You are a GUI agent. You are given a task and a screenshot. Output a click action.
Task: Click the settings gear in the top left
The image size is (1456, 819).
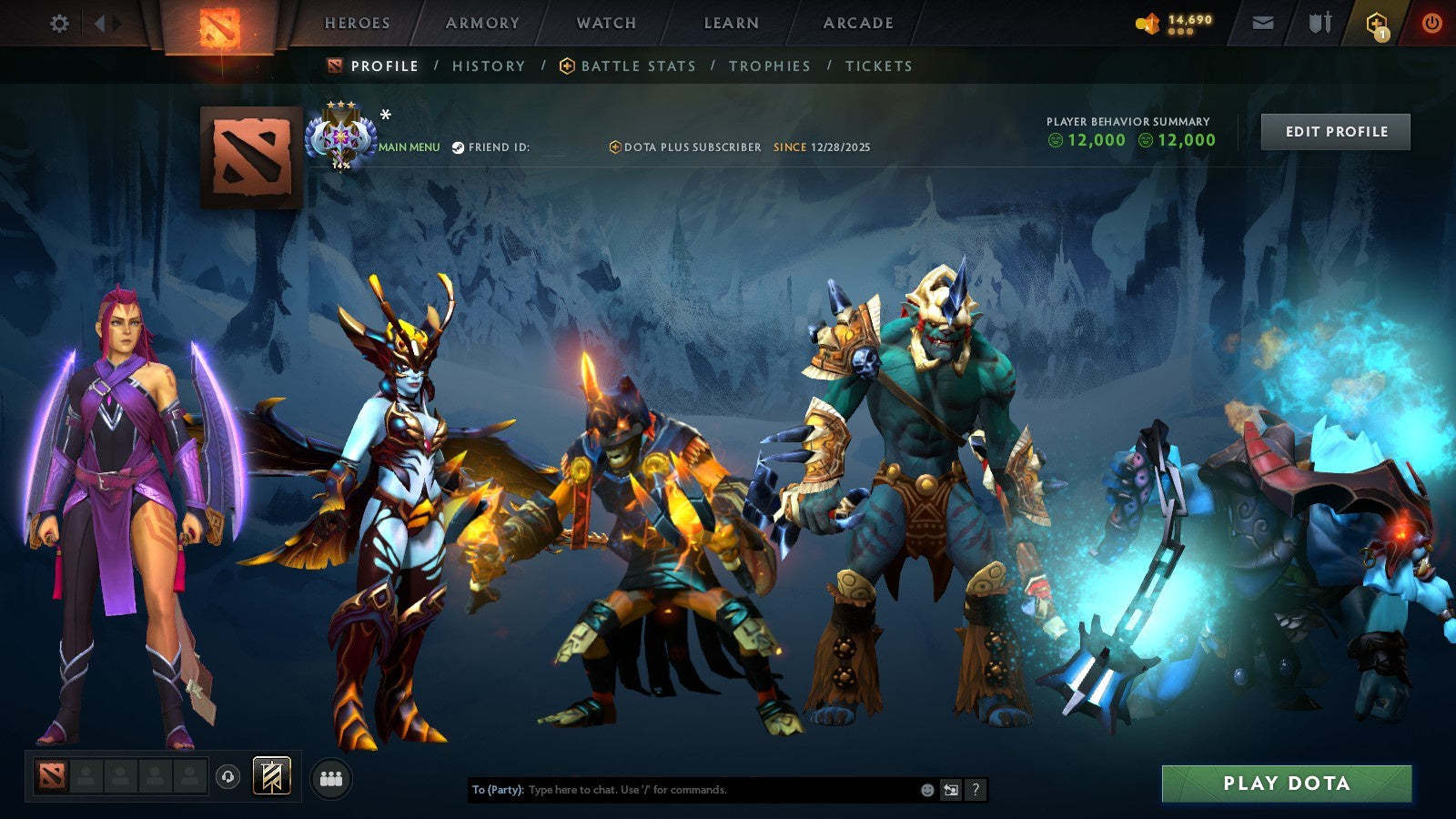[x=59, y=24]
